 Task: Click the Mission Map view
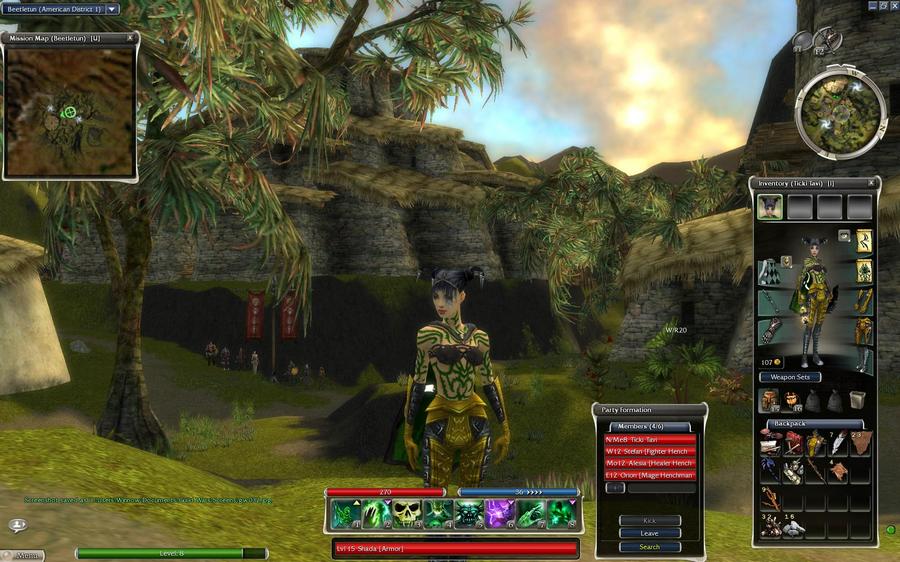tap(70, 110)
